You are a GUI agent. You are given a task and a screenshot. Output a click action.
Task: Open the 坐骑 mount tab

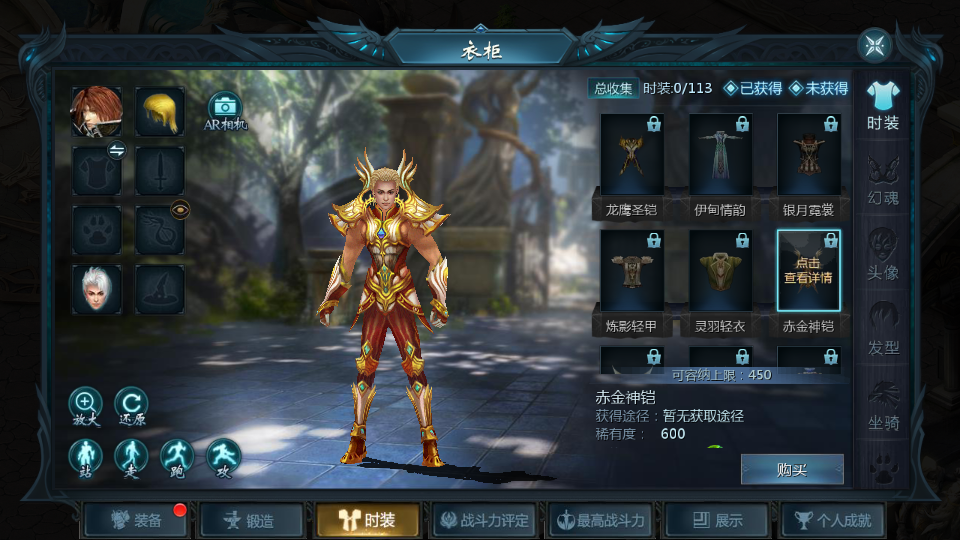(883, 405)
